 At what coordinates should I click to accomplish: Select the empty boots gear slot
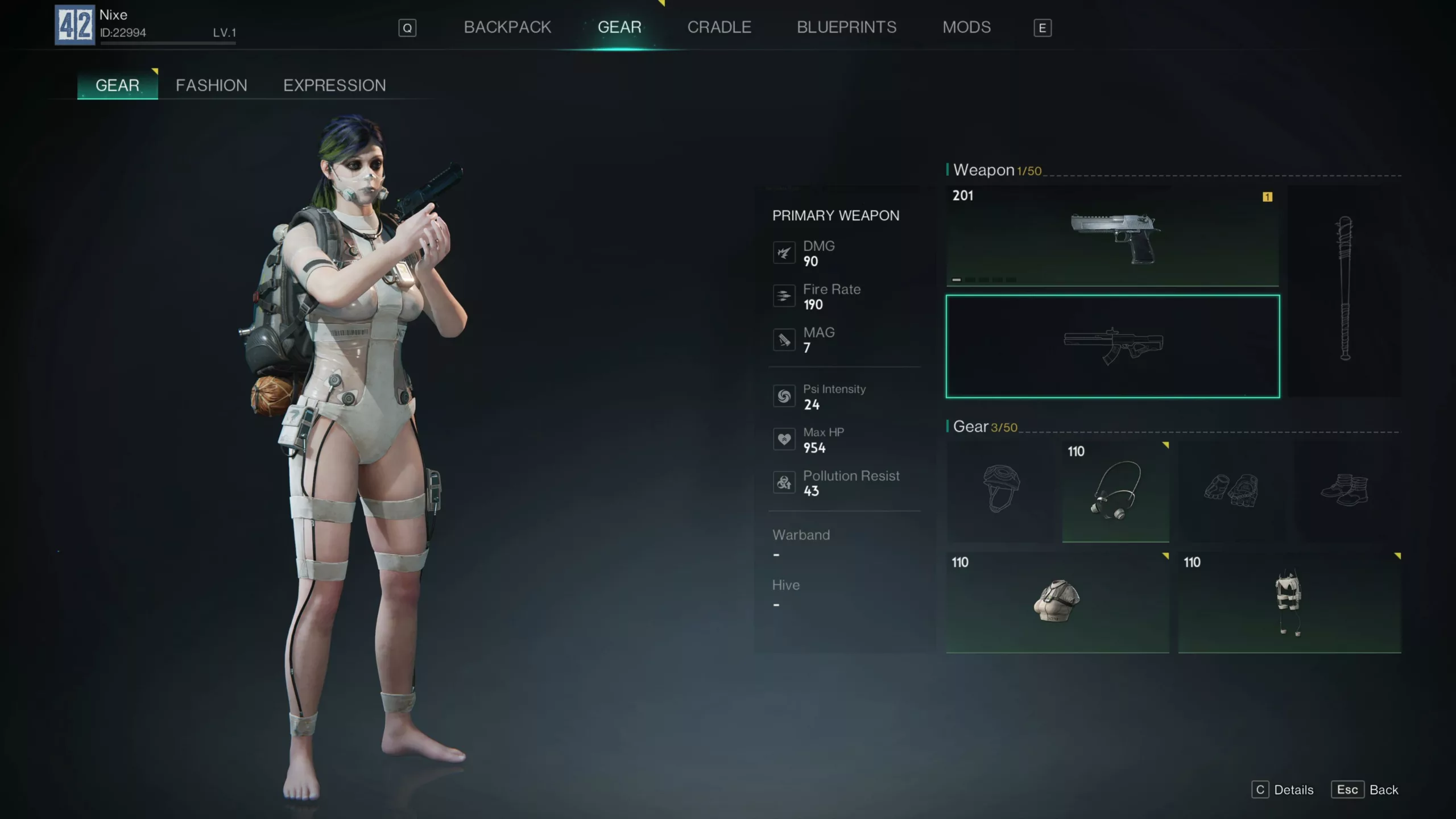click(1345, 490)
